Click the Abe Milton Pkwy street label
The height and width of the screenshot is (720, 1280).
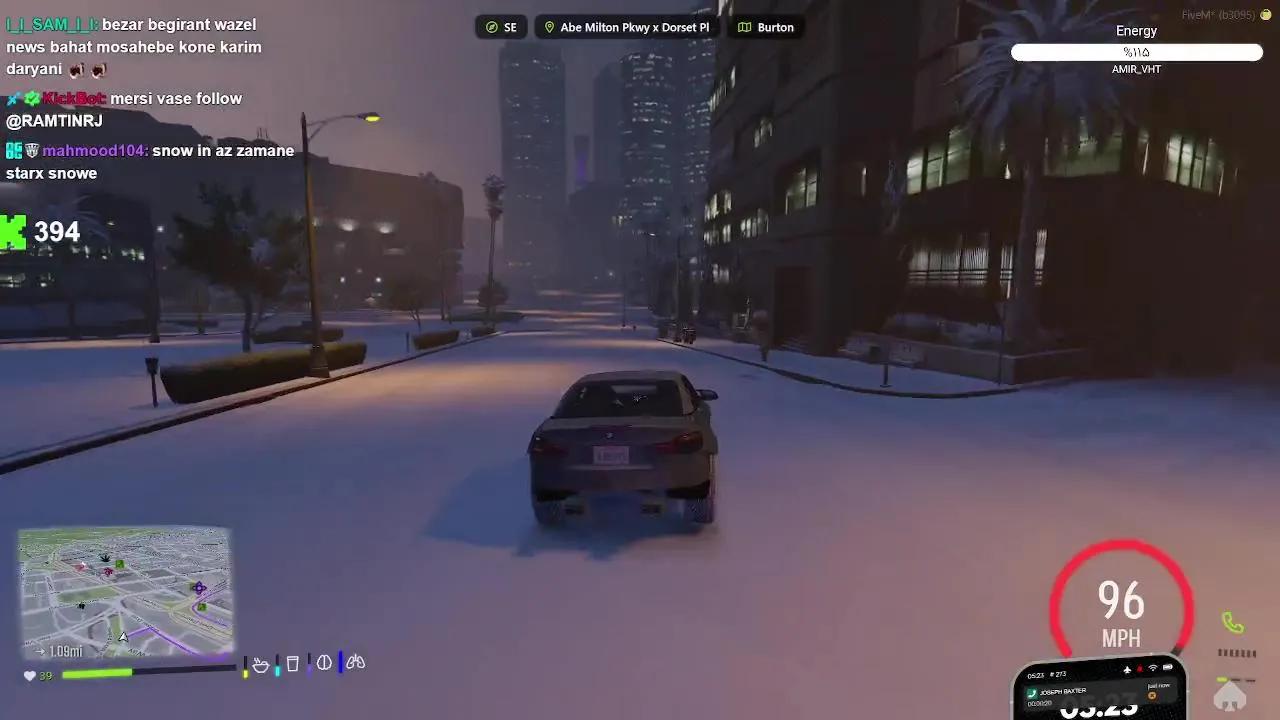tap(634, 27)
